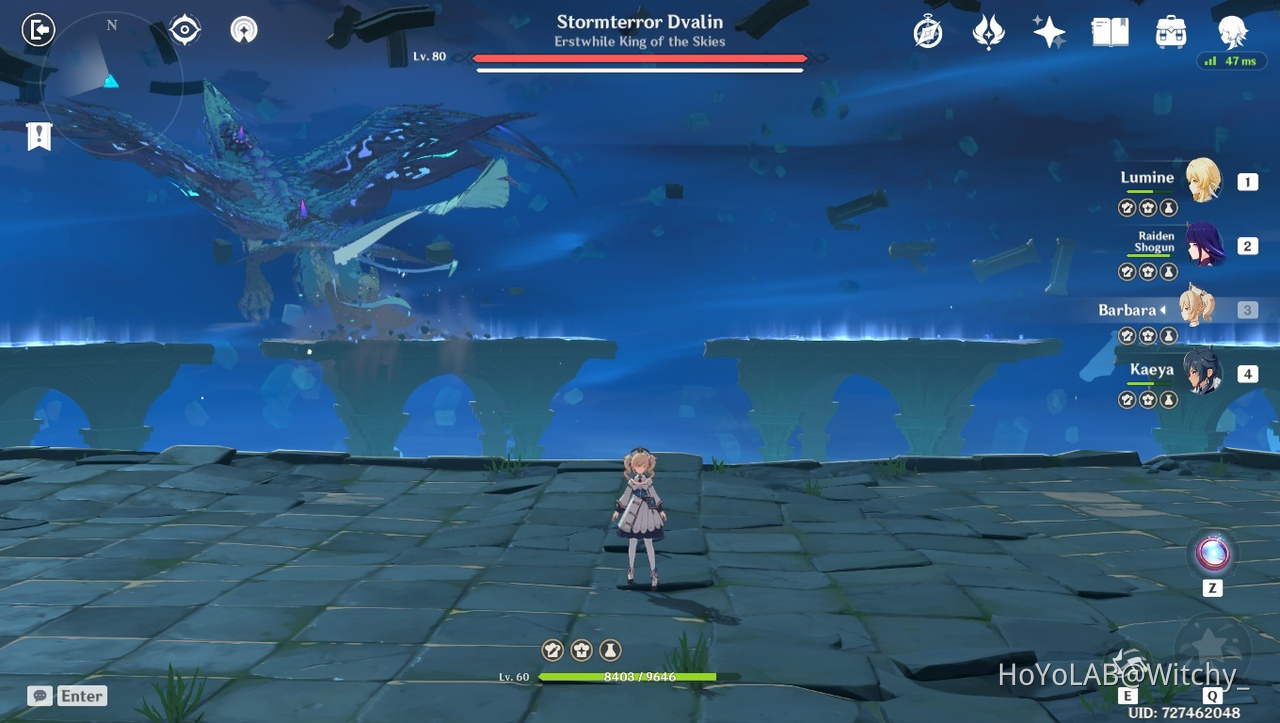Open the Paimon menu

[x=1232, y=31]
